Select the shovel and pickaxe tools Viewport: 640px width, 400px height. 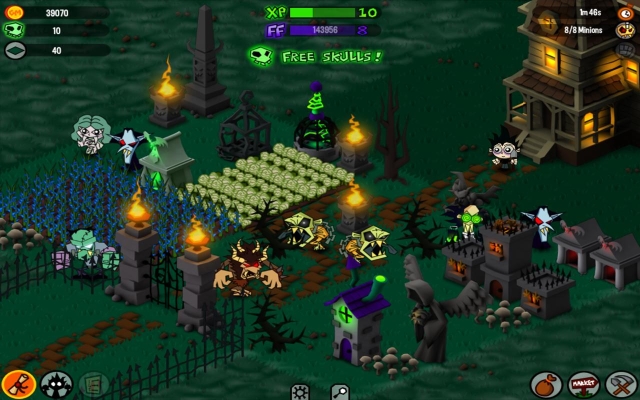[x=621, y=384]
